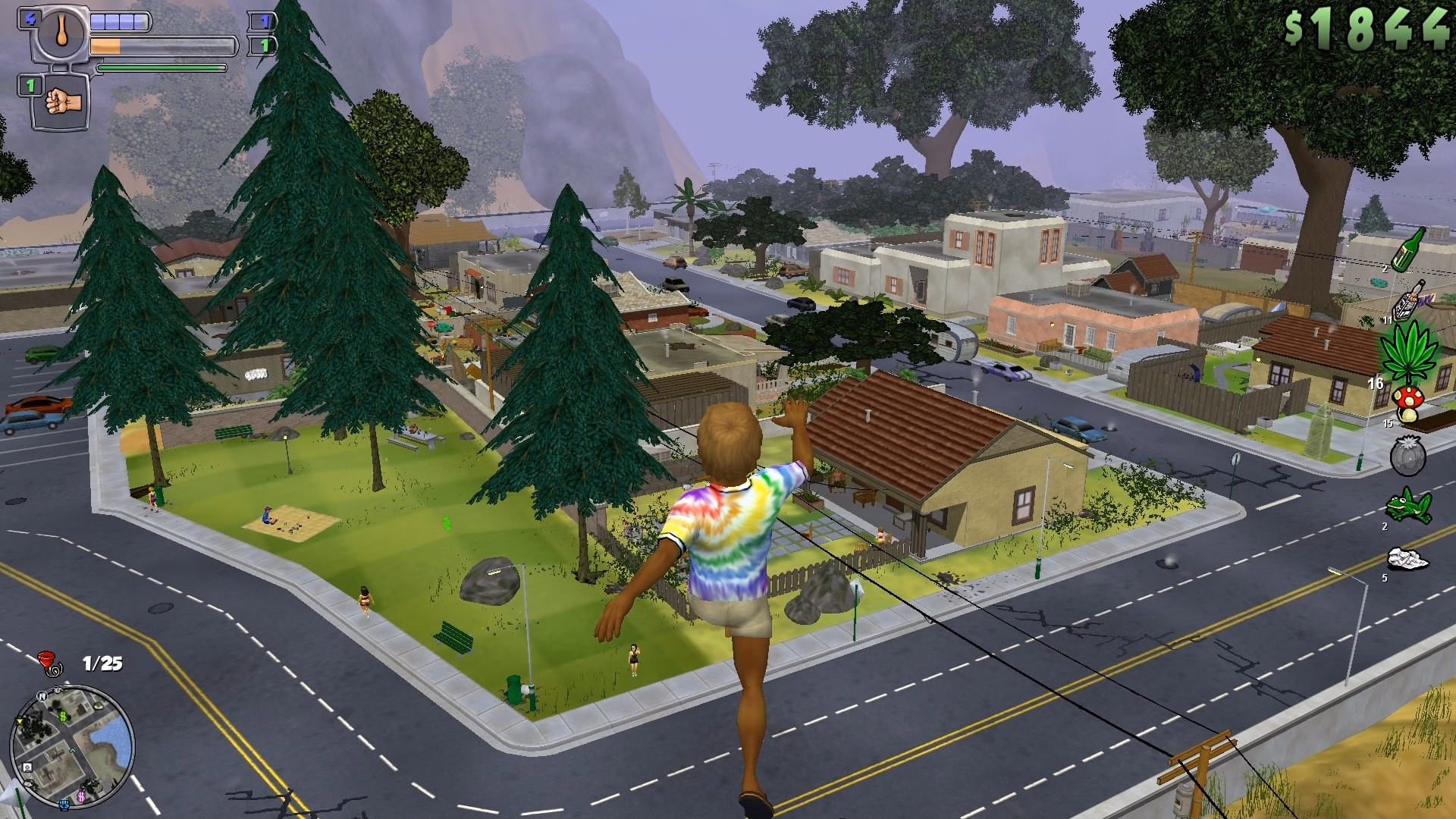
Task: Click the pink dollar marker on the minimap
Action: click(x=81, y=796)
